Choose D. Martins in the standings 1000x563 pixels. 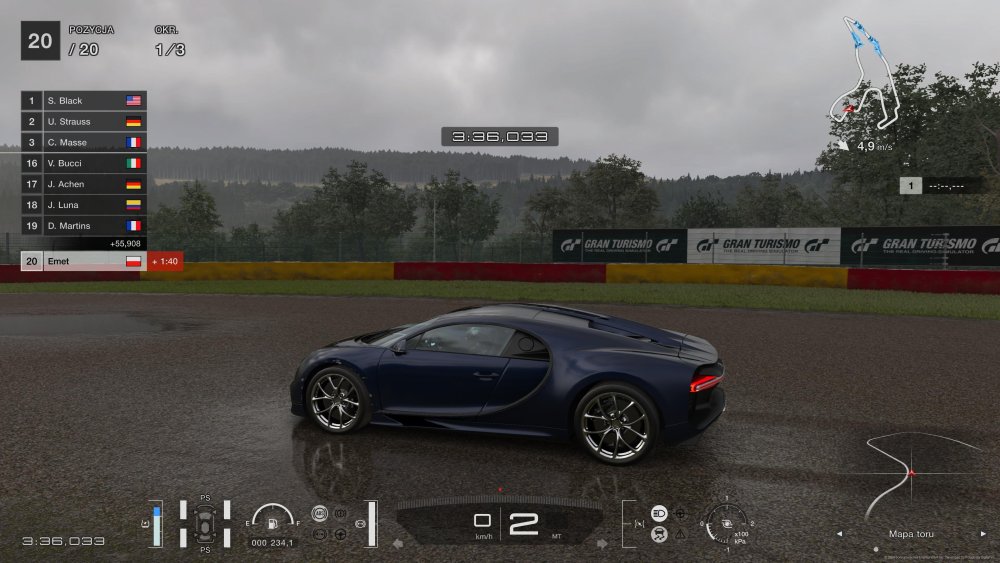(x=84, y=226)
